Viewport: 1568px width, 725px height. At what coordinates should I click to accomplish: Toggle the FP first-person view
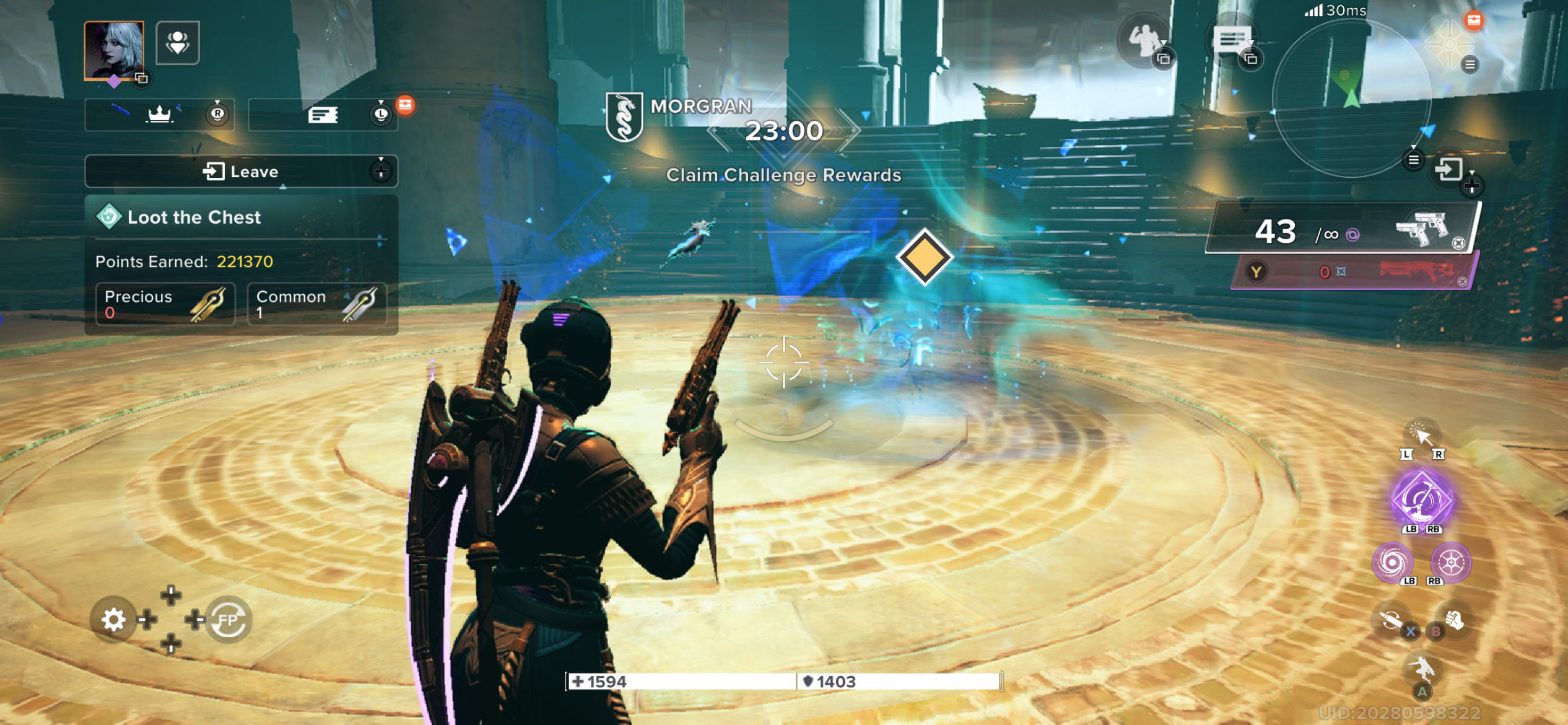point(228,619)
